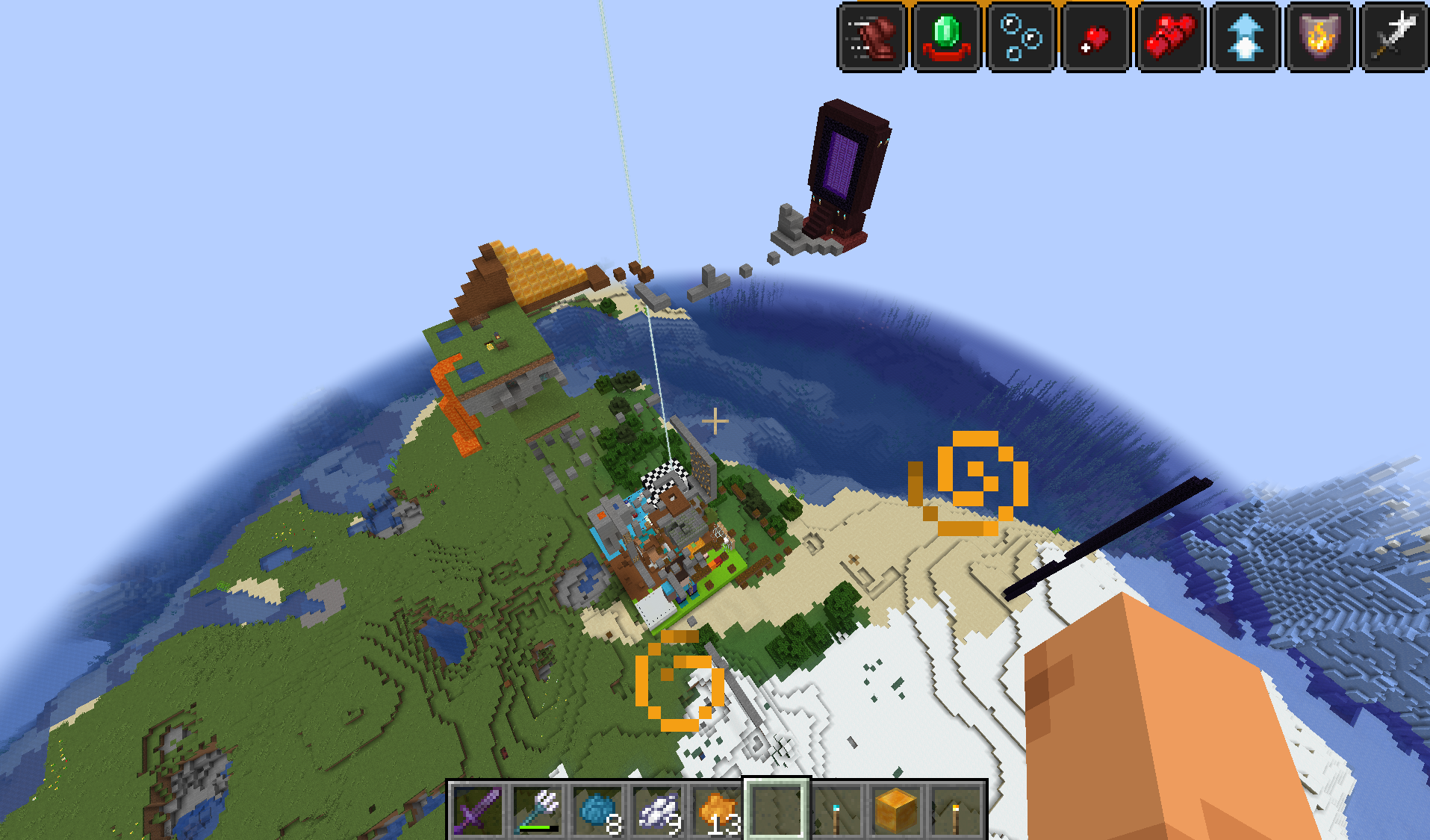This screenshot has height=840, width=1430.
Task: Click the Jump Boost arrow effect icon
Action: [1246, 37]
